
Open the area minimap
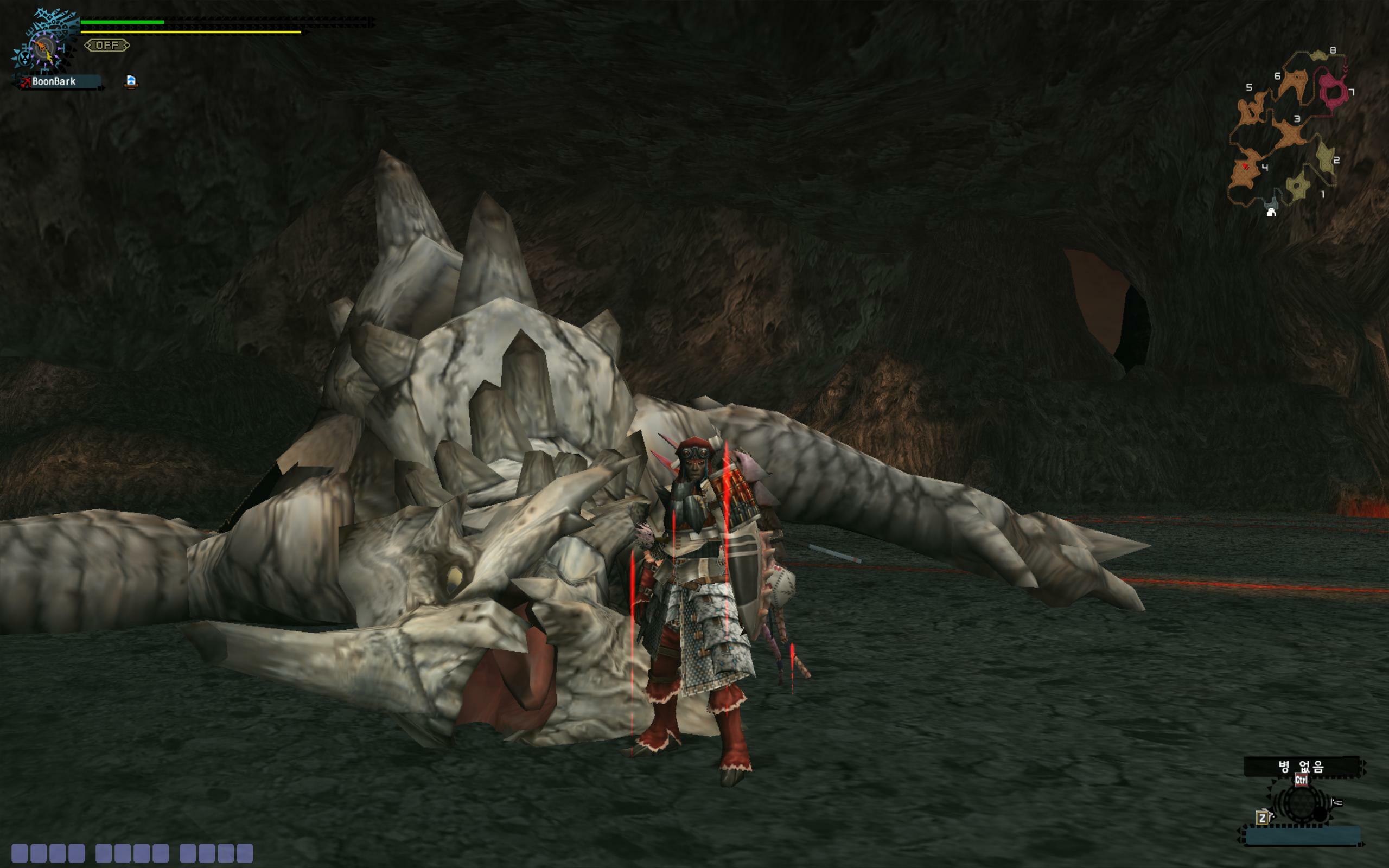tap(1290, 131)
